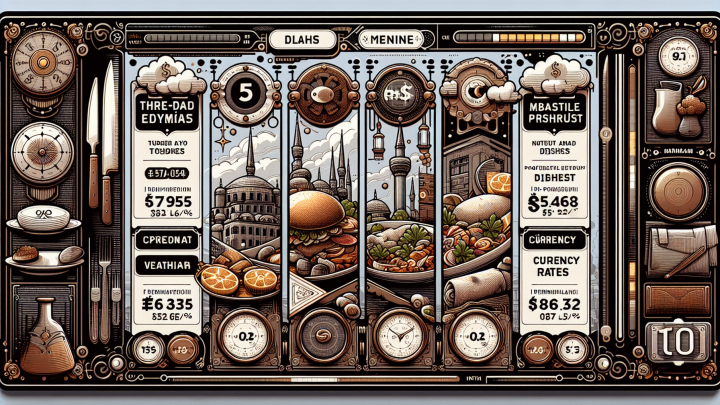Select the crescent moon eye medallion
The width and height of the screenshot is (720, 405).
point(477,95)
